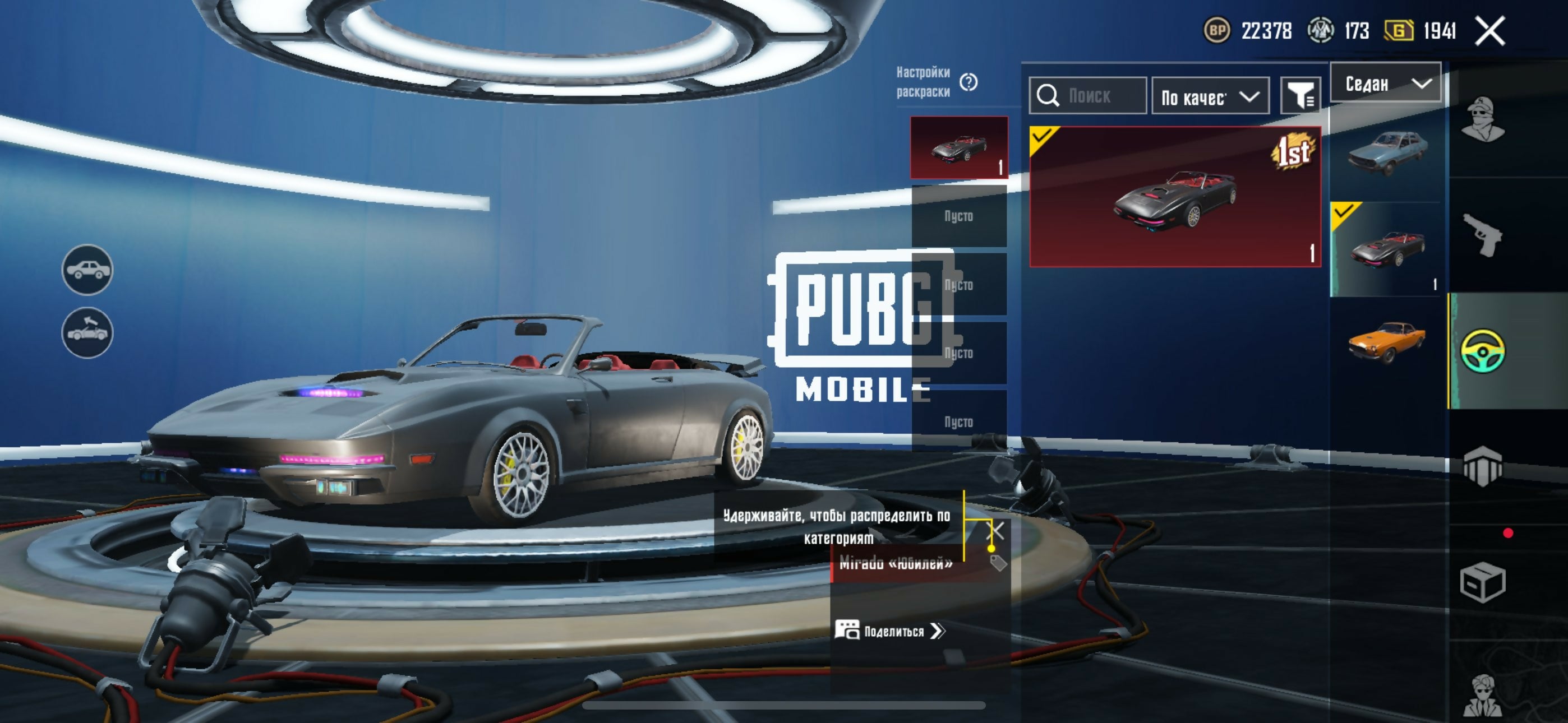Show help for Настройки раскраски
Viewport: 1568px width, 723px height.
point(968,82)
